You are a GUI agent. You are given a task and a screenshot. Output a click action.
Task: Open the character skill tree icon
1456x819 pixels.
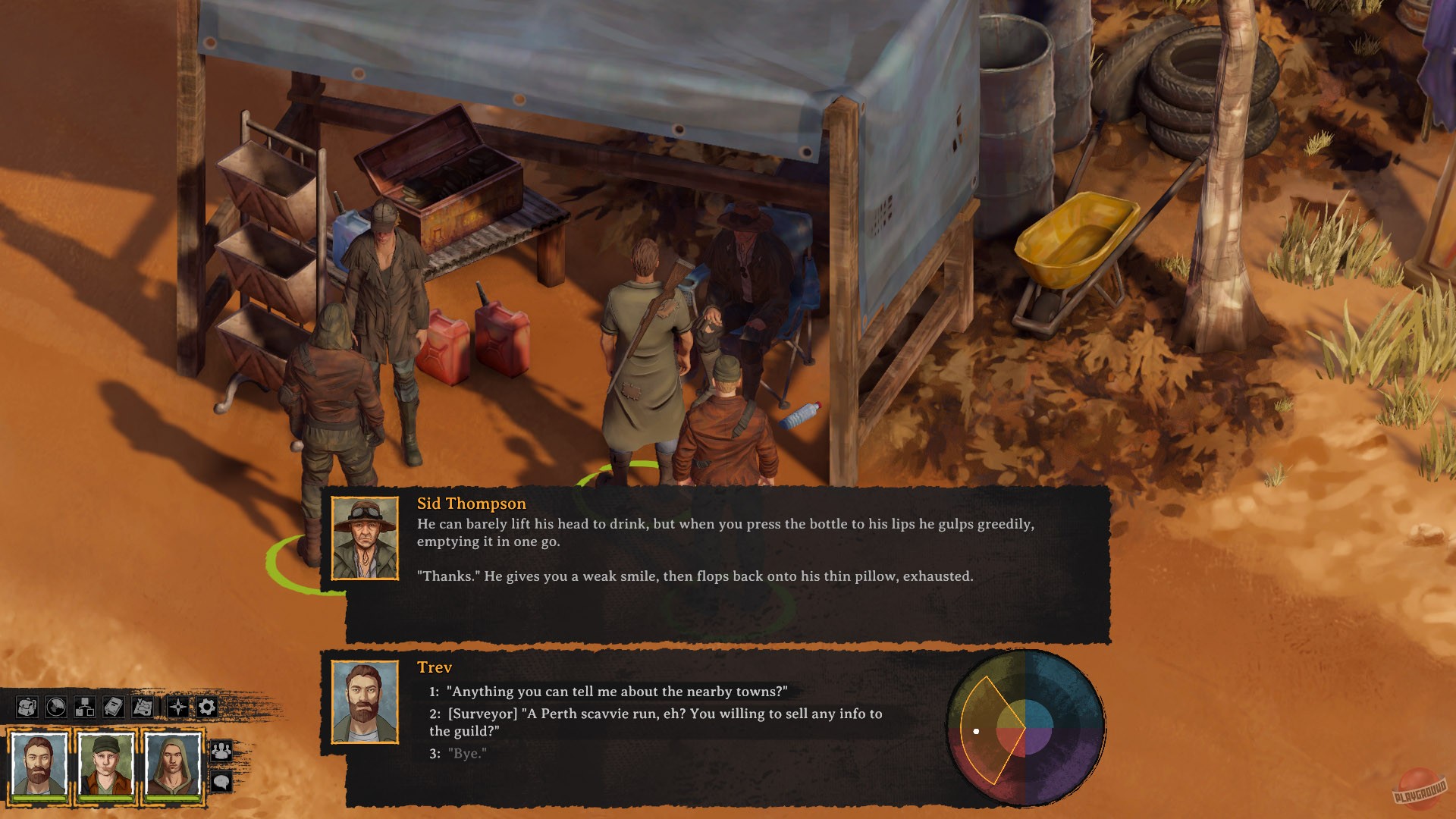(x=85, y=707)
